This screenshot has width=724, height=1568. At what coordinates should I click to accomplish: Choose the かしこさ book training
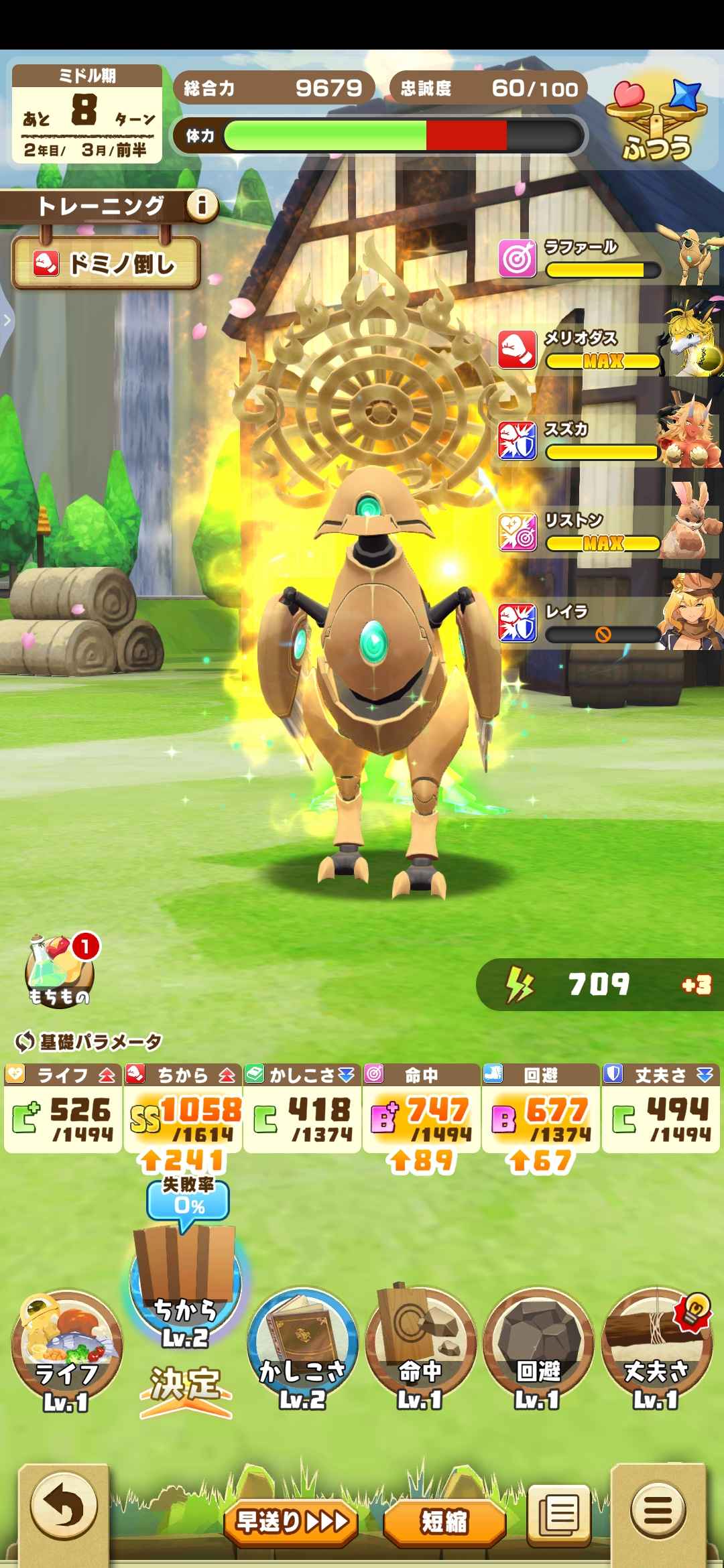pyautogui.click(x=302, y=1347)
